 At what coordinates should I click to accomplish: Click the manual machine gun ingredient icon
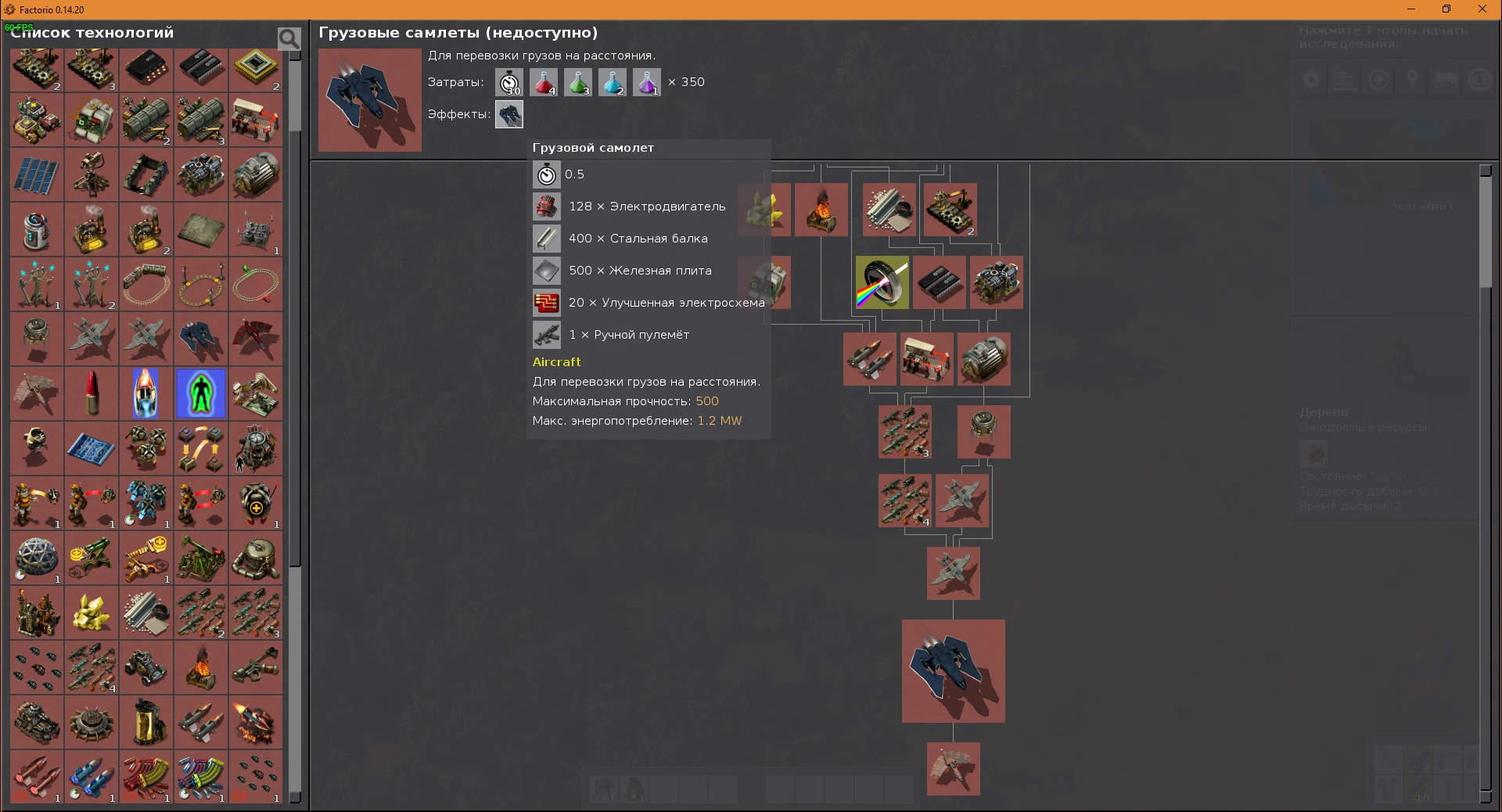(547, 334)
